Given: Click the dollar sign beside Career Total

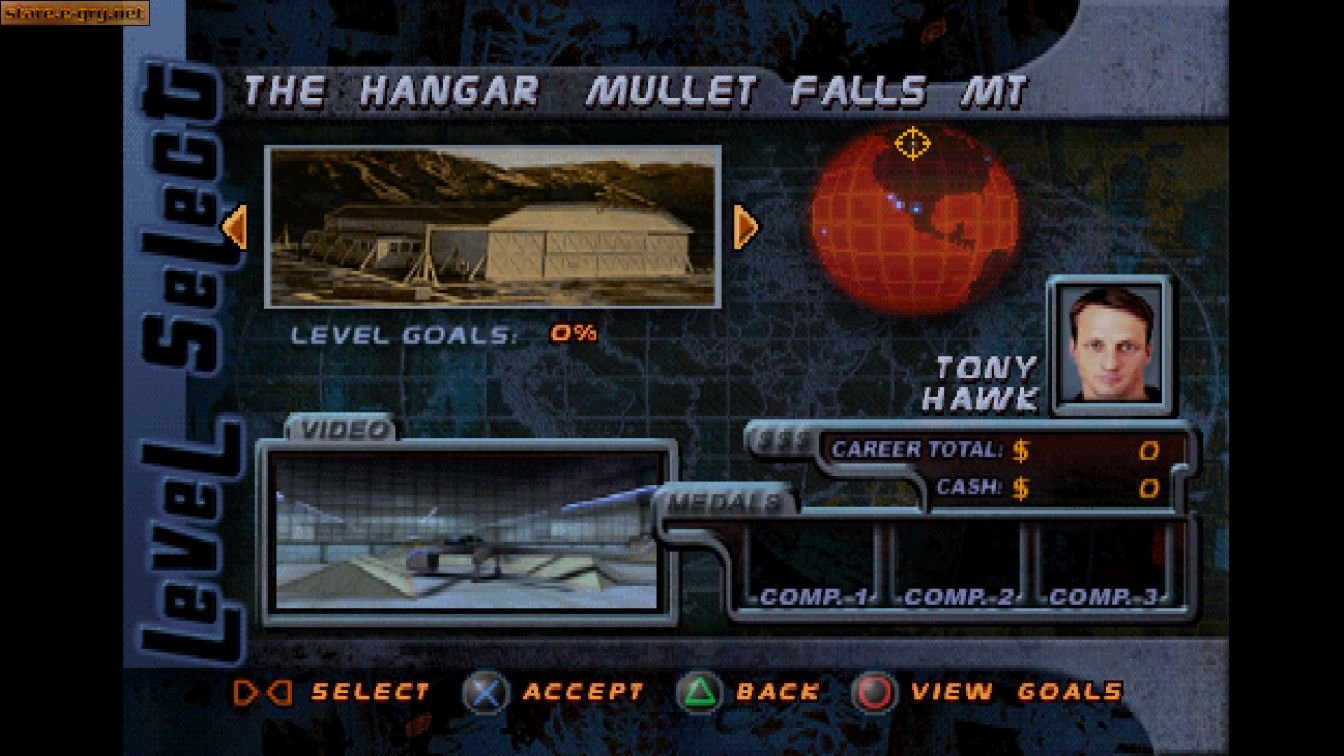Looking at the screenshot, I should [1019, 450].
